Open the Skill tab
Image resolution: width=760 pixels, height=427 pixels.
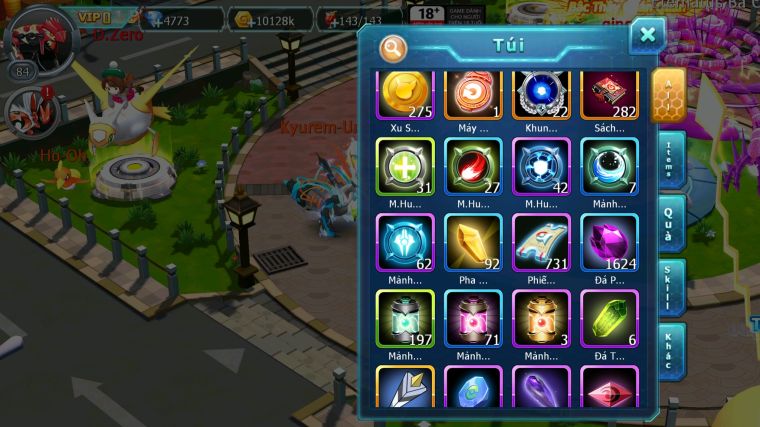672,287
